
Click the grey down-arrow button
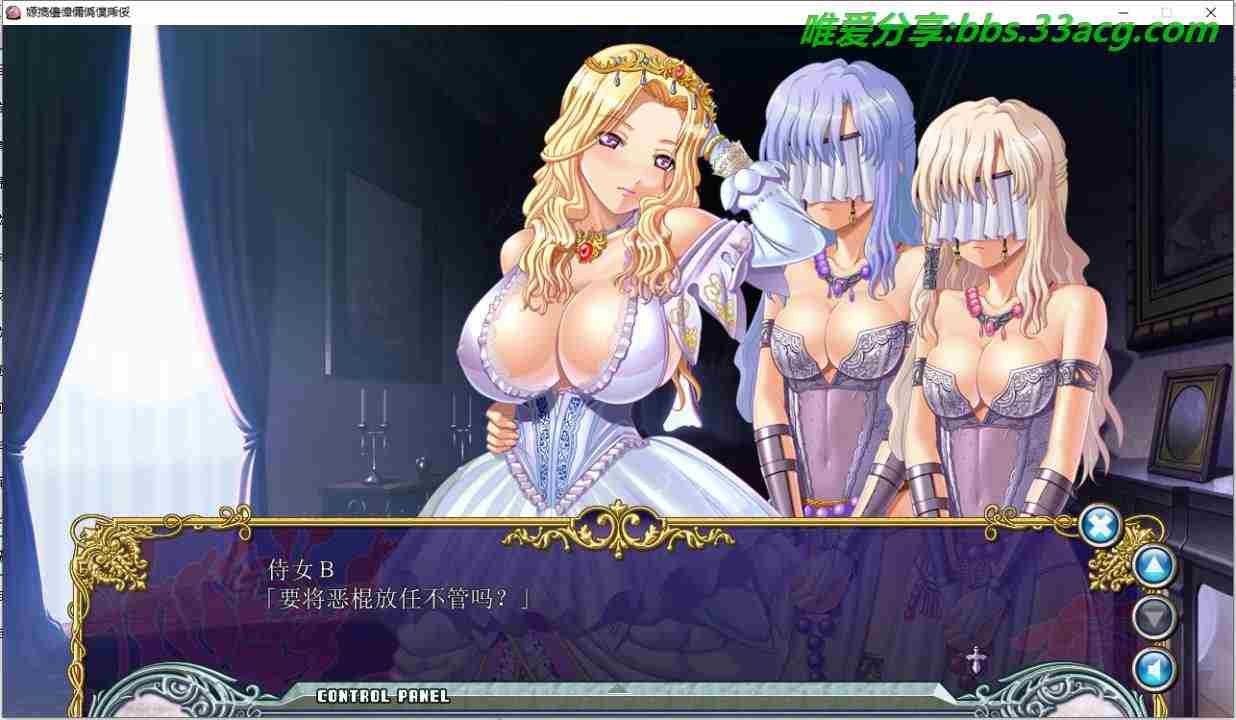click(1154, 619)
